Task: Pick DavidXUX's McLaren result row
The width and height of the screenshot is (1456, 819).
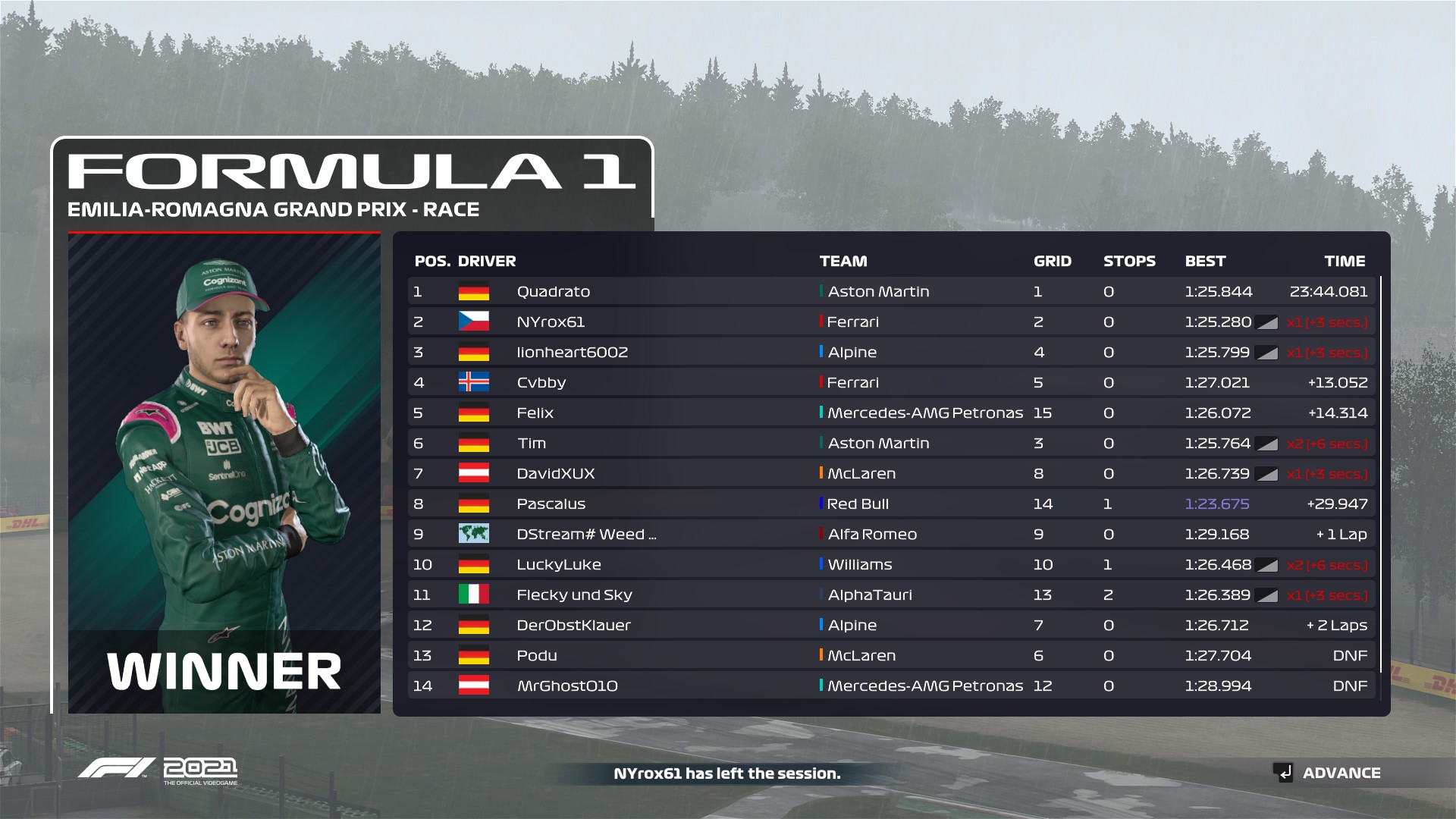Action: pos(891,473)
